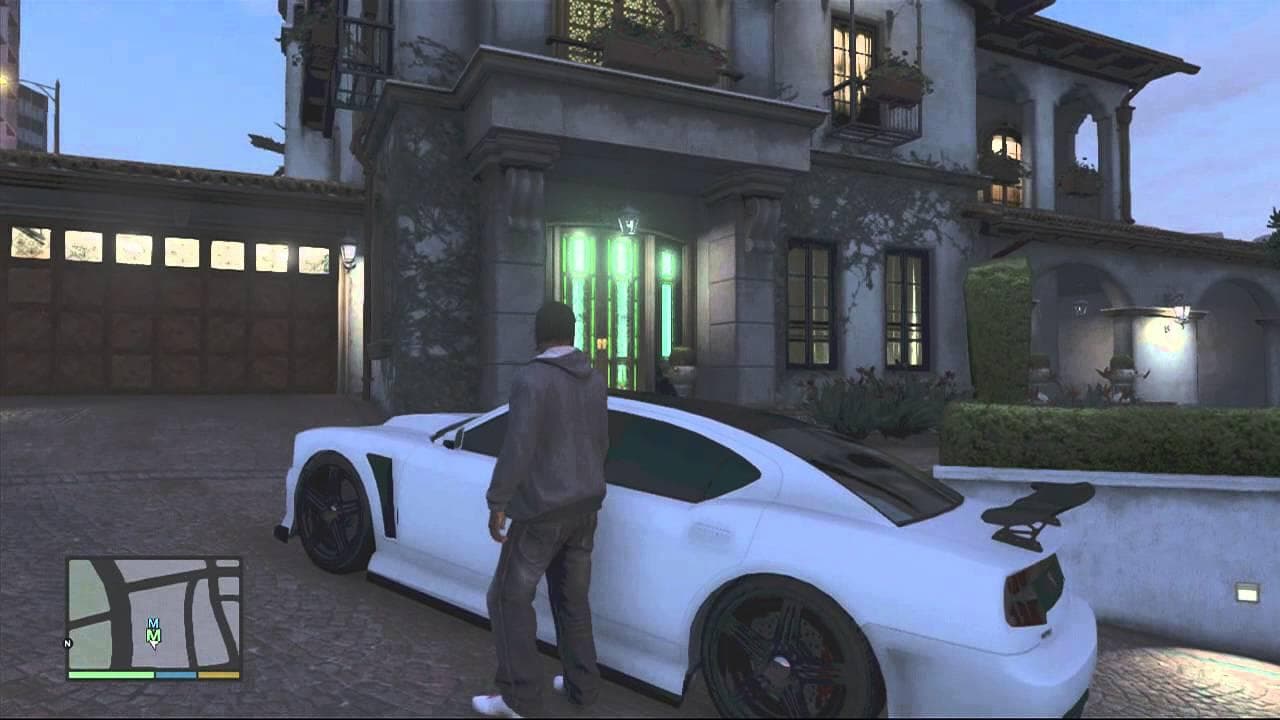Click the N compass indicator on the minimap

(67, 643)
